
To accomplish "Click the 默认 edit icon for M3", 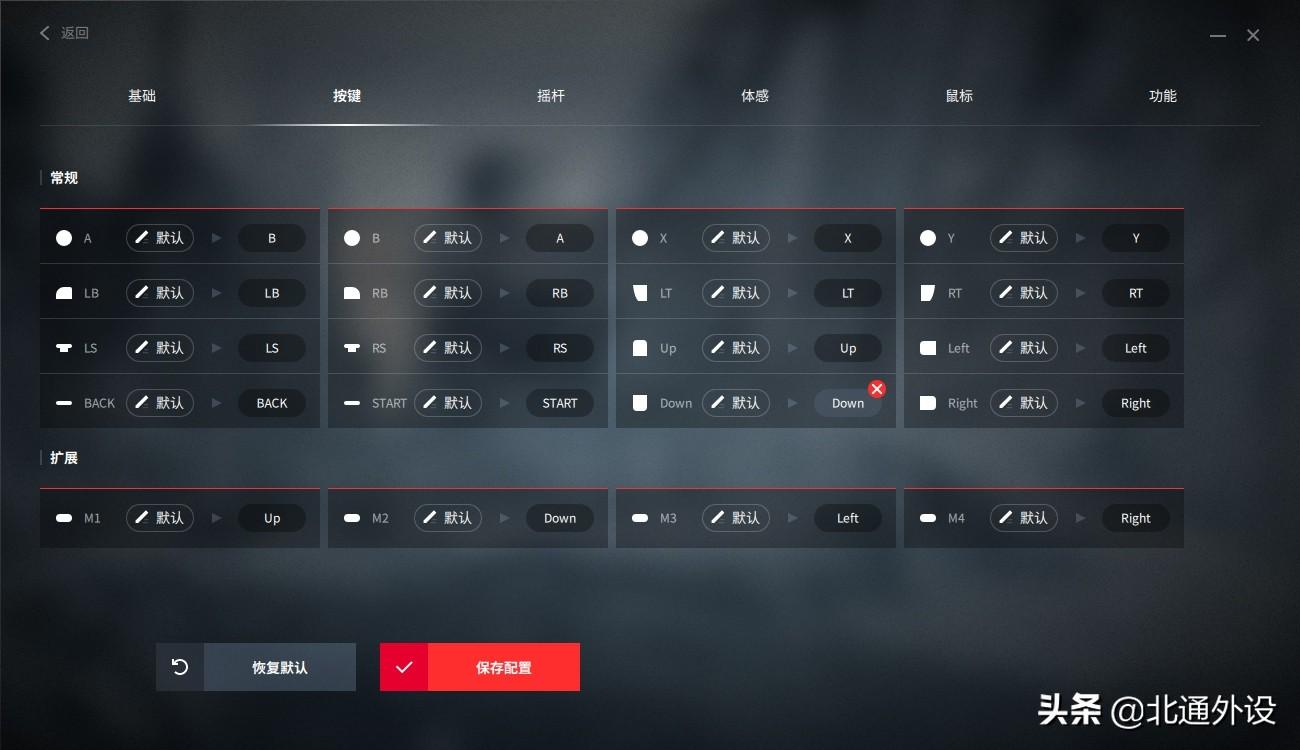I will tap(735, 518).
